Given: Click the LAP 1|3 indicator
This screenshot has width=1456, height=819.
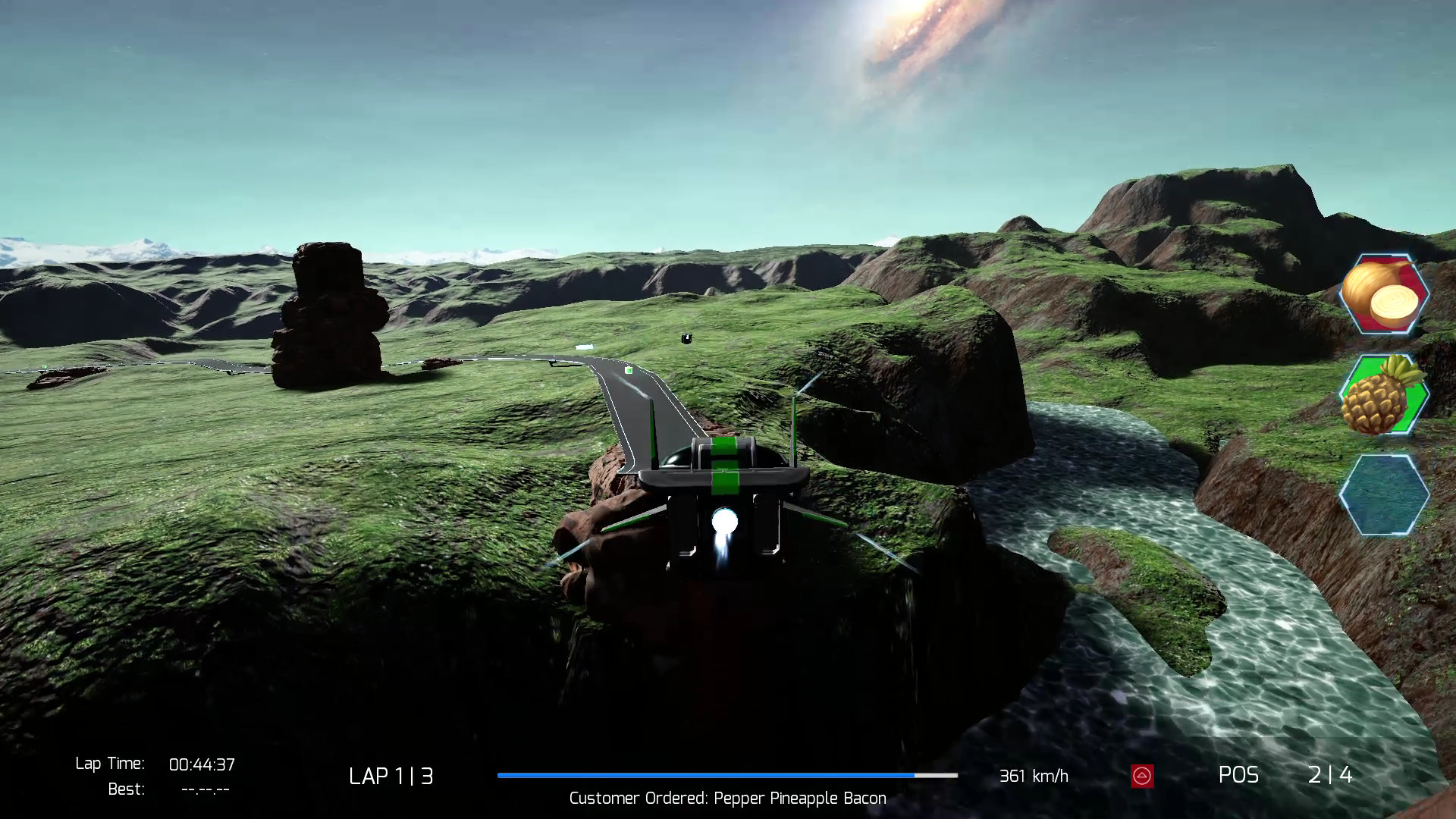Looking at the screenshot, I should point(391,776).
